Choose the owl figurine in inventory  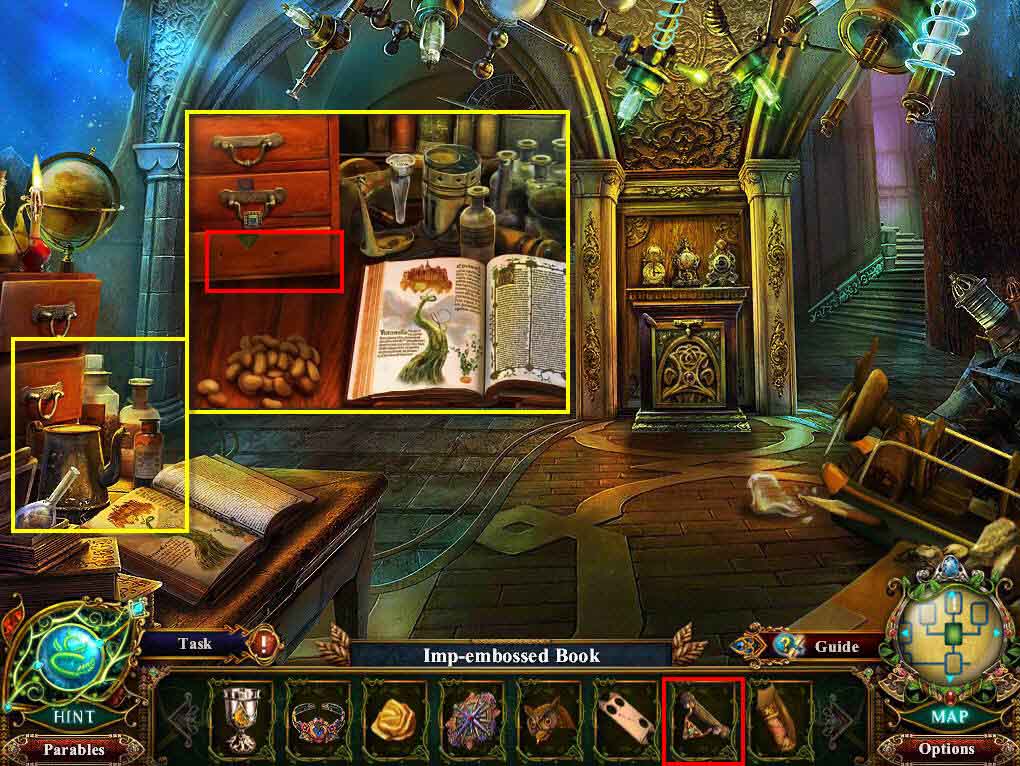[x=548, y=716]
